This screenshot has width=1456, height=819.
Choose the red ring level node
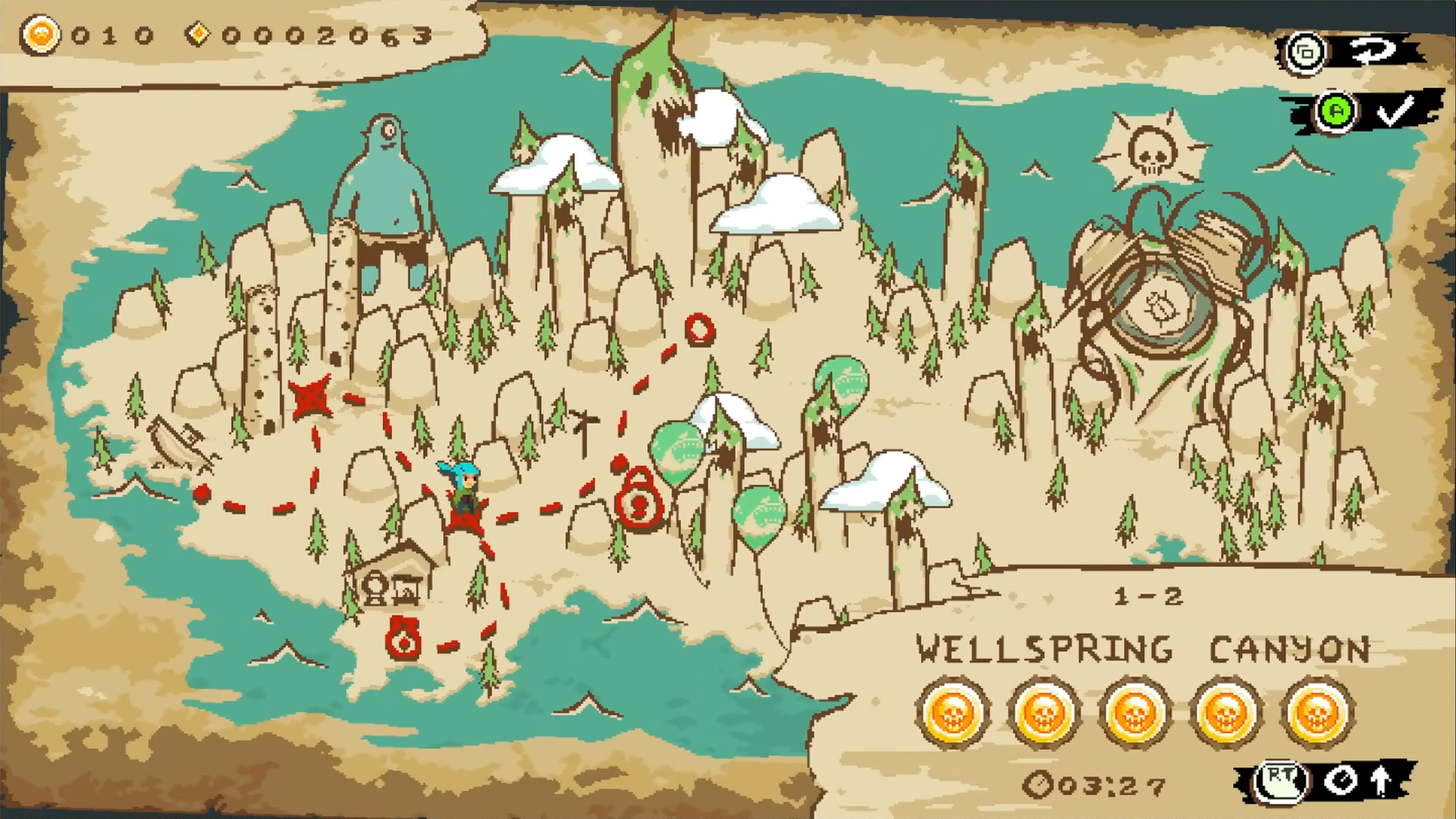(699, 329)
